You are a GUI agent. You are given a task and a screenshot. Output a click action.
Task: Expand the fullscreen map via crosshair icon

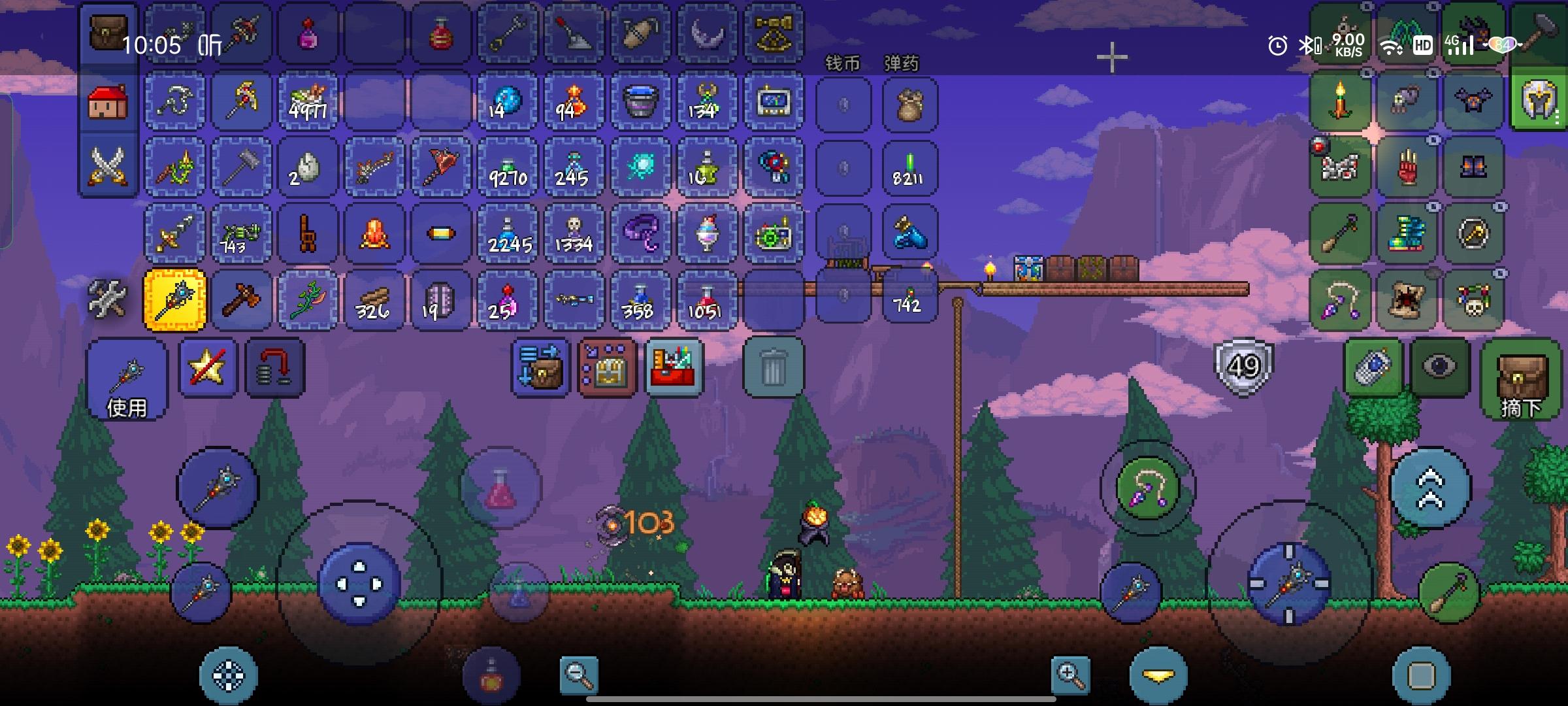[1111, 58]
